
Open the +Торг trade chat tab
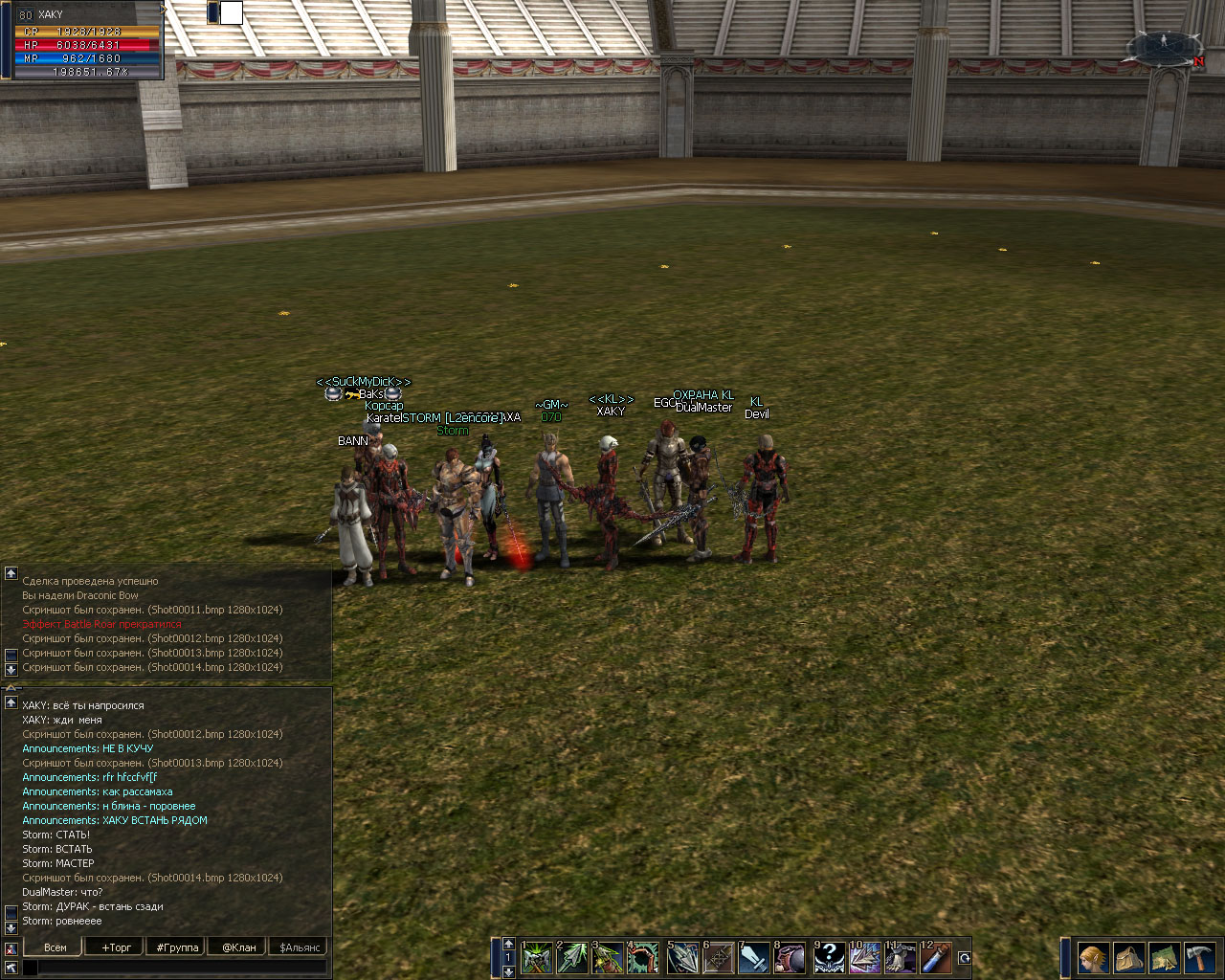[116, 947]
